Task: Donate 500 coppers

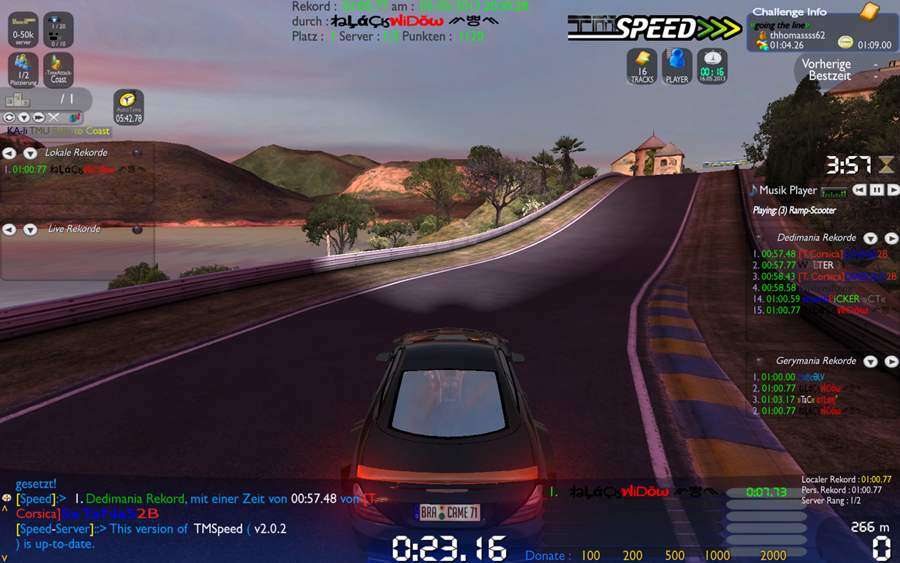Action: (x=675, y=555)
